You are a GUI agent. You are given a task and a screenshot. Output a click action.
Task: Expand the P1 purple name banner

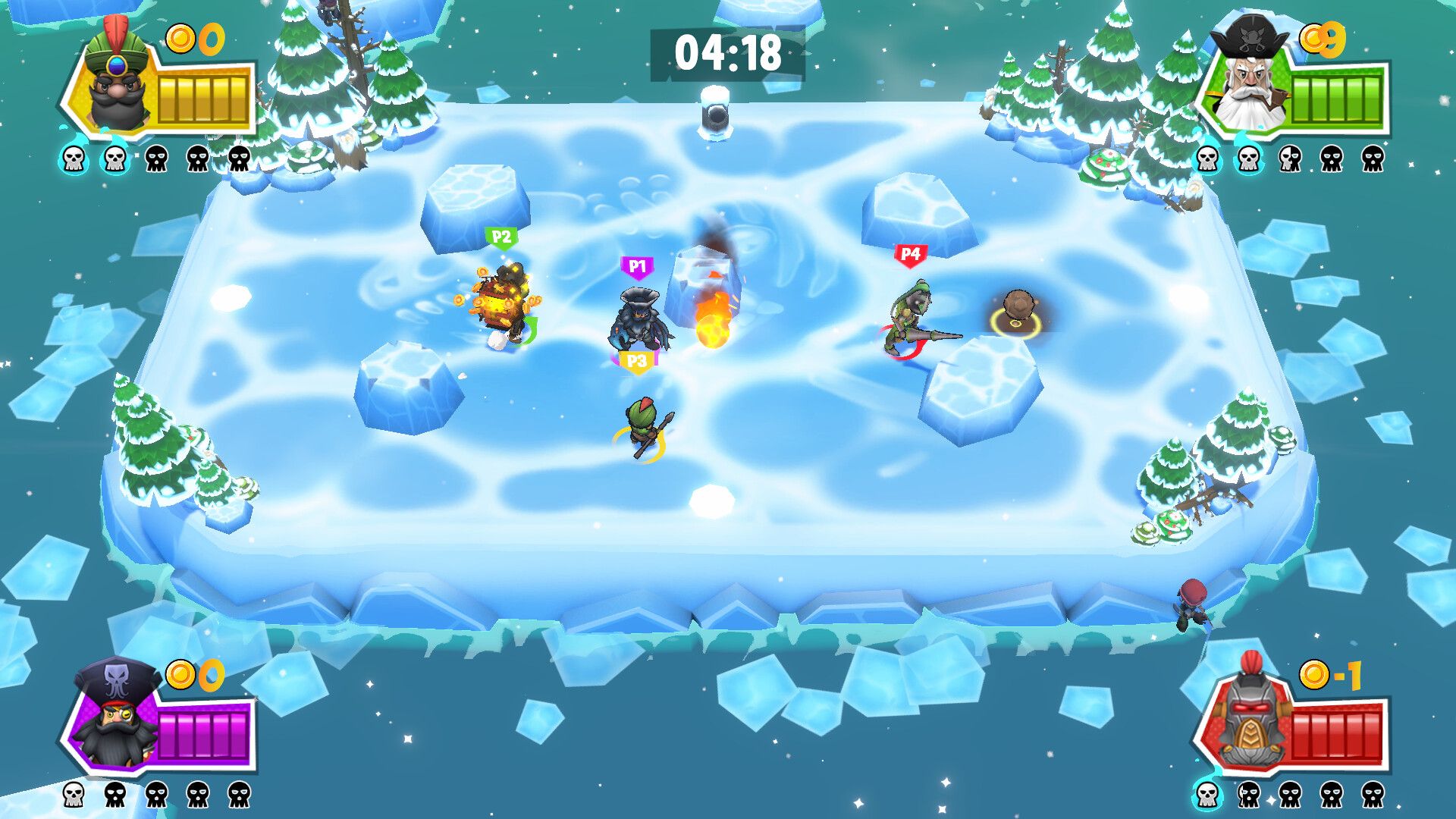click(638, 265)
